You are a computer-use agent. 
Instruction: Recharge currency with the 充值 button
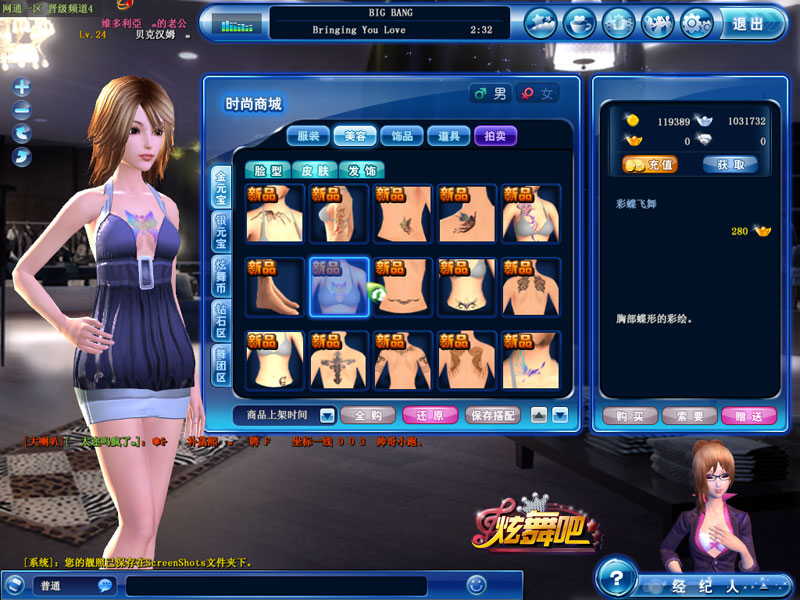pyautogui.click(x=648, y=164)
